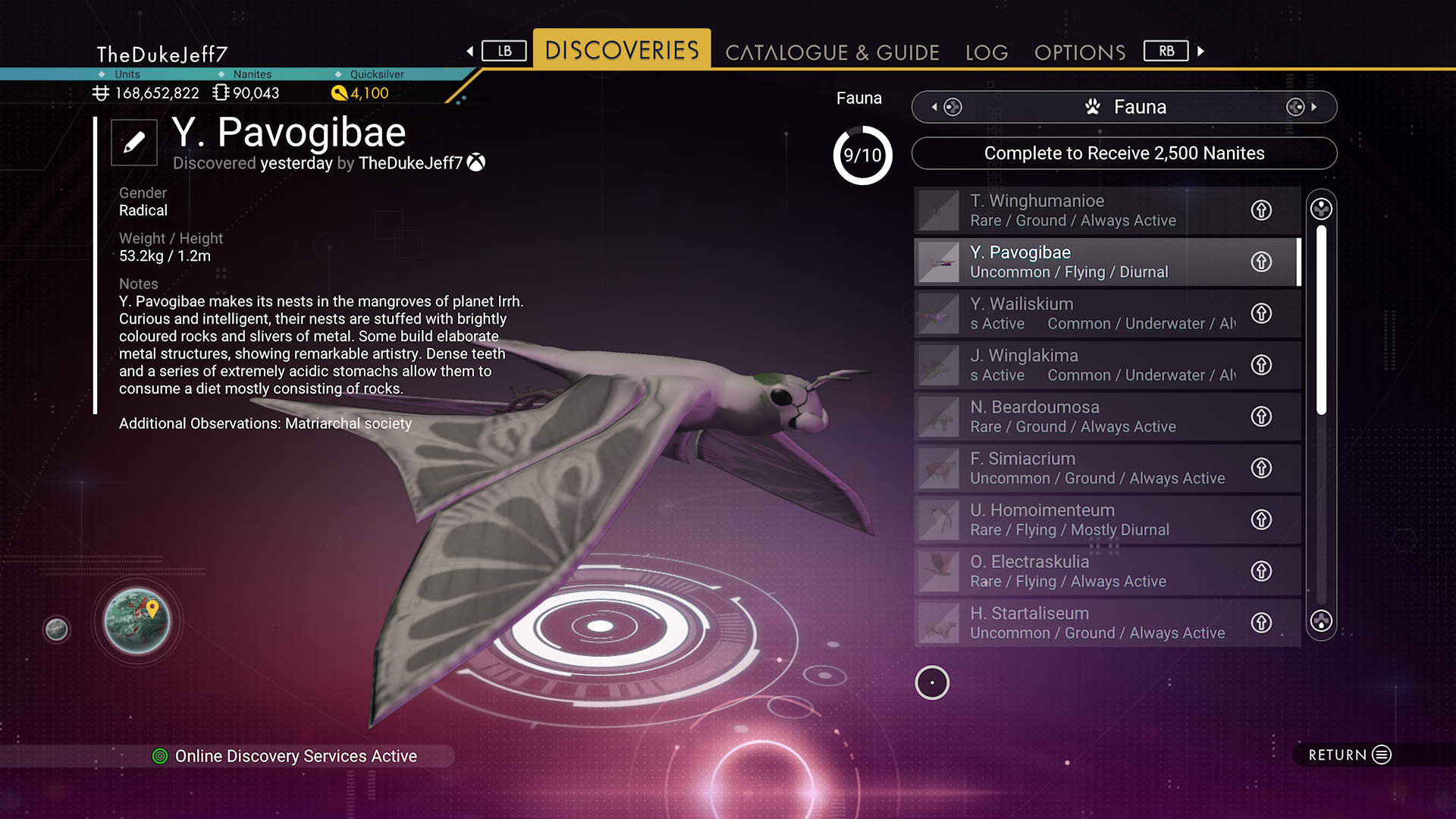
Task: Select the Discoveries tab
Action: 622,50
